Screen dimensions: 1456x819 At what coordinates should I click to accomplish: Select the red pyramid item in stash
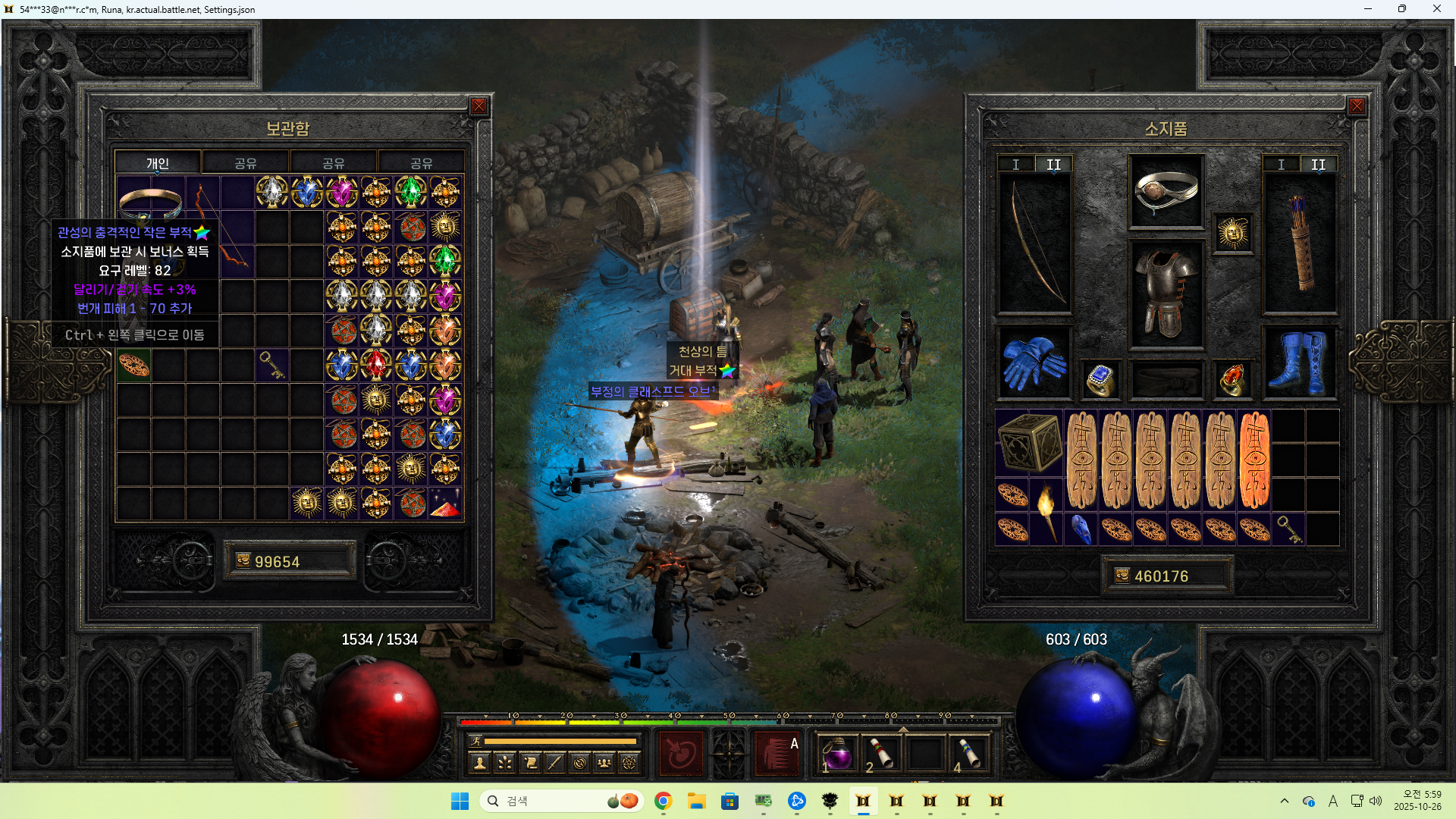tap(445, 504)
